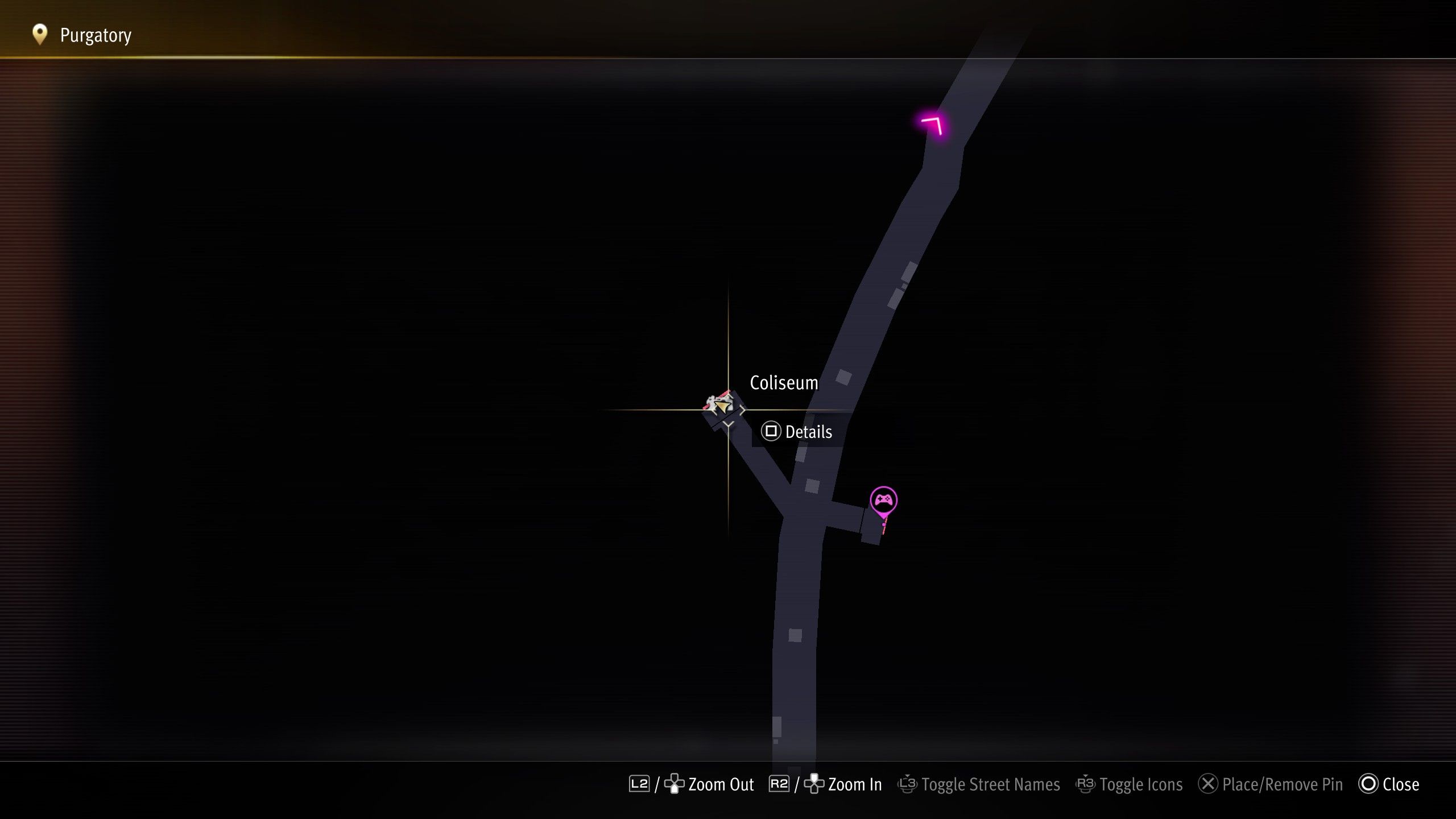This screenshot has height=819, width=1456.
Task: Click the Coliseum map label
Action: [784, 383]
